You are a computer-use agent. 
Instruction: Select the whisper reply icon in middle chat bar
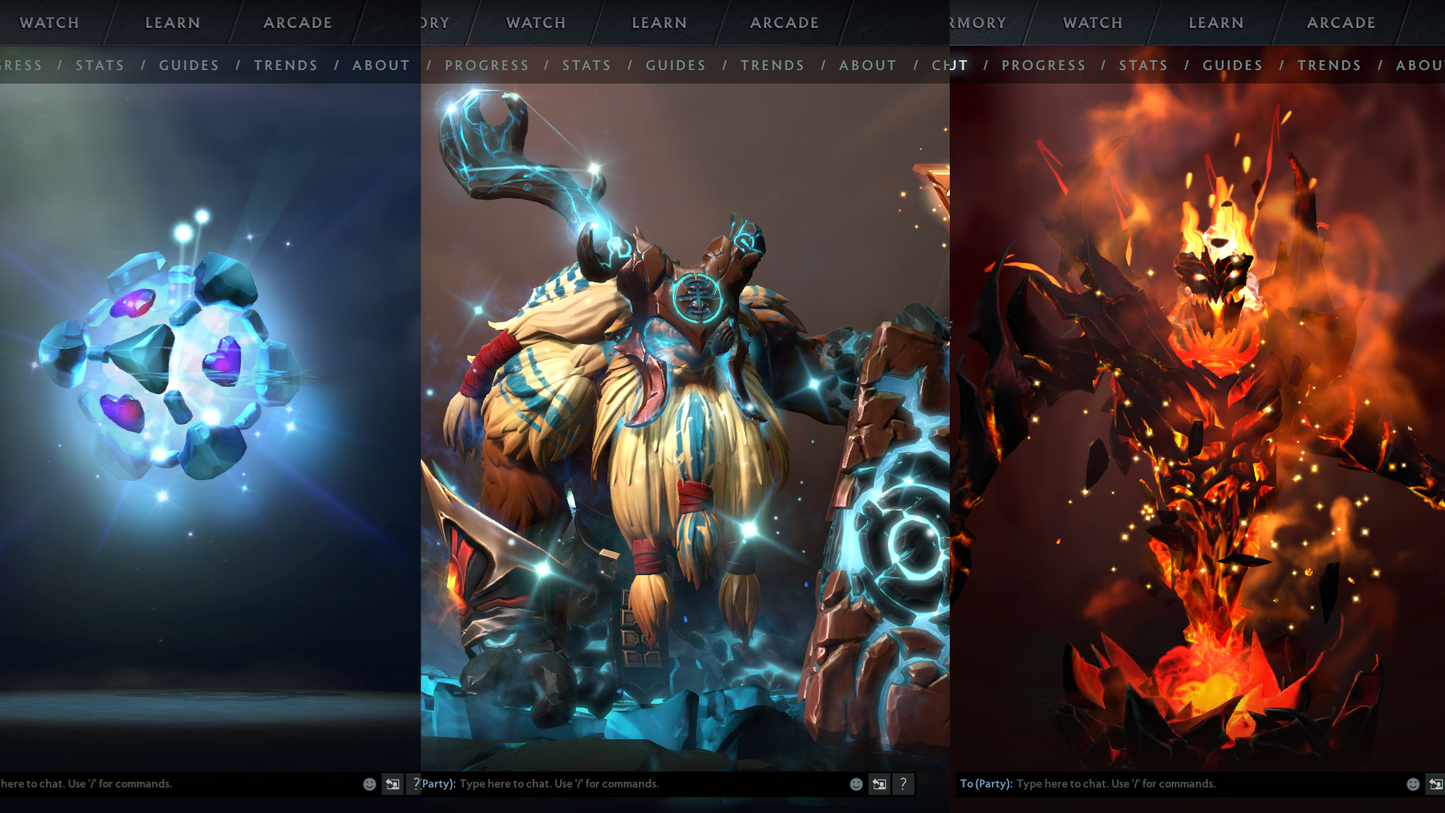[x=879, y=784]
